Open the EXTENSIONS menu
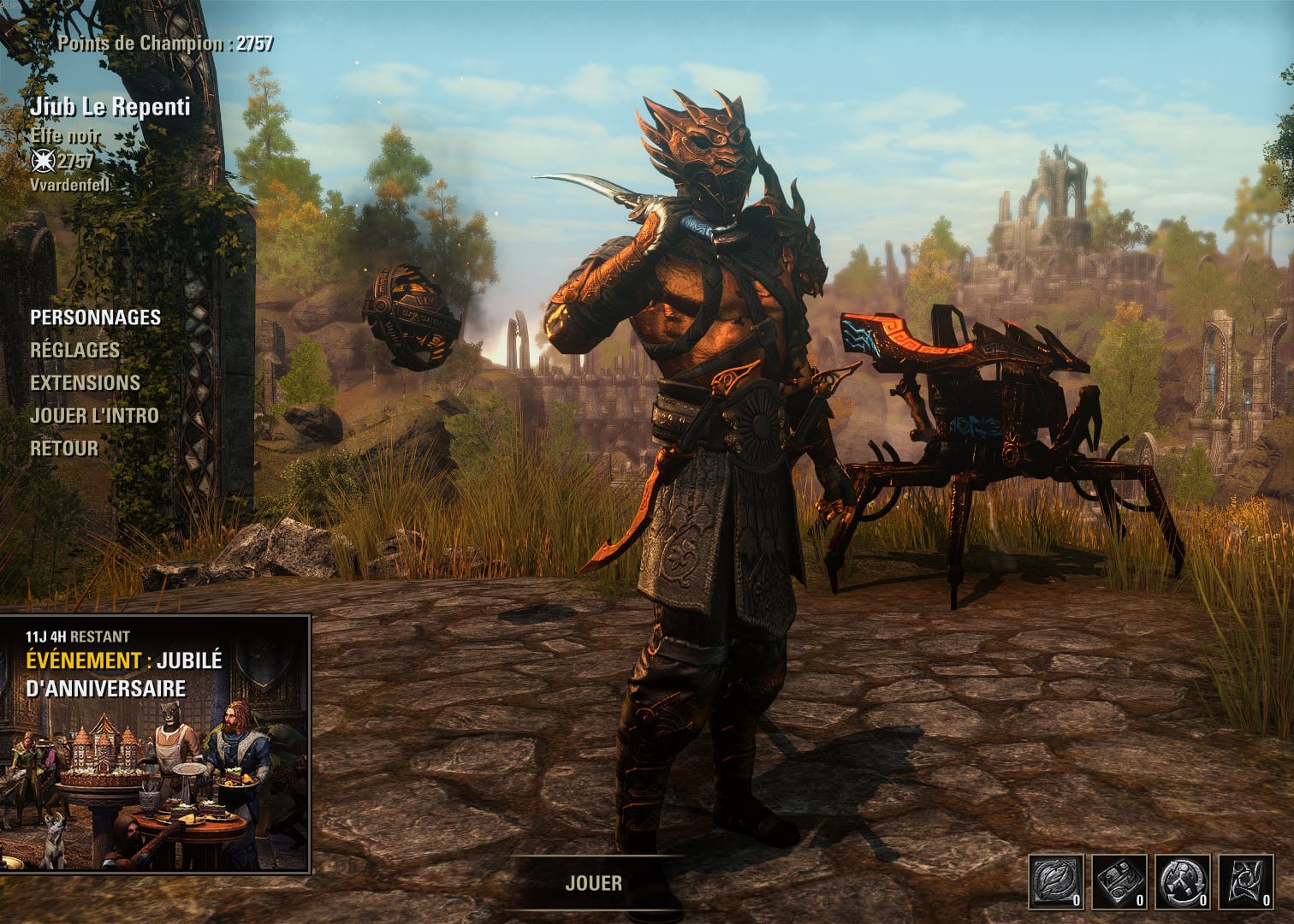The image size is (1294, 924). pos(86,382)
